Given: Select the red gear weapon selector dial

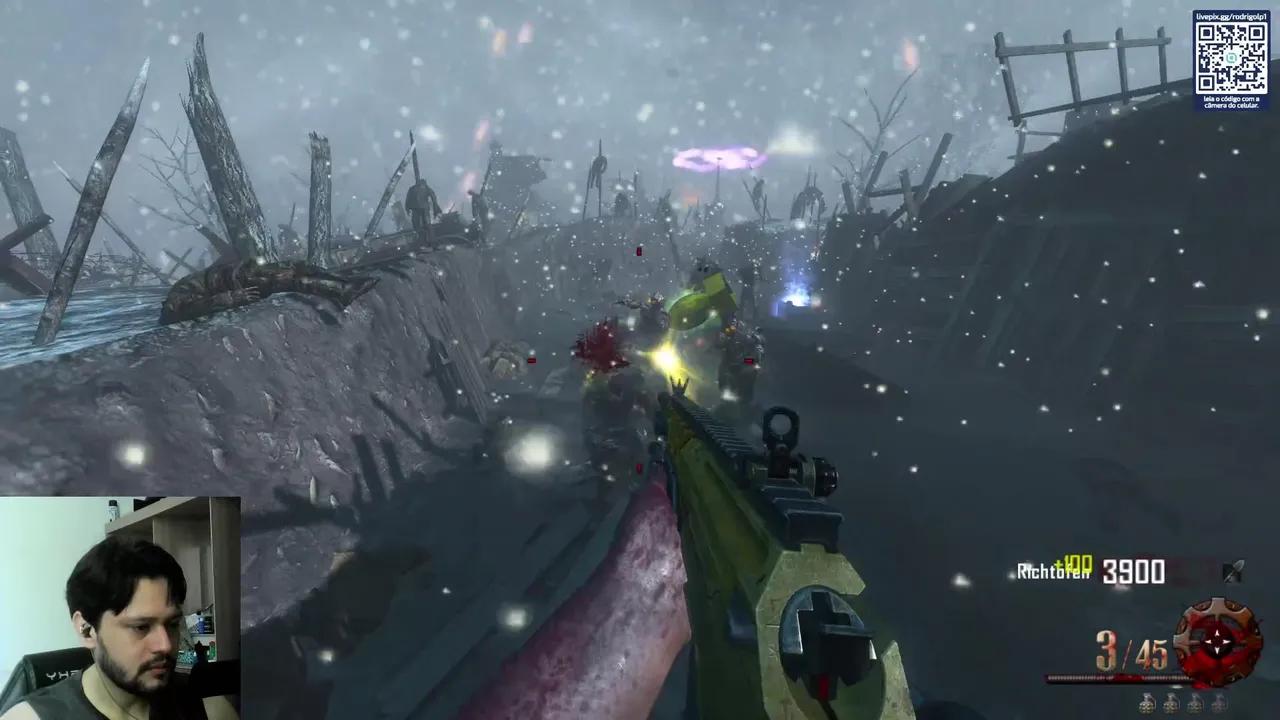Looking at the screenshot, I should [1216, 642].
